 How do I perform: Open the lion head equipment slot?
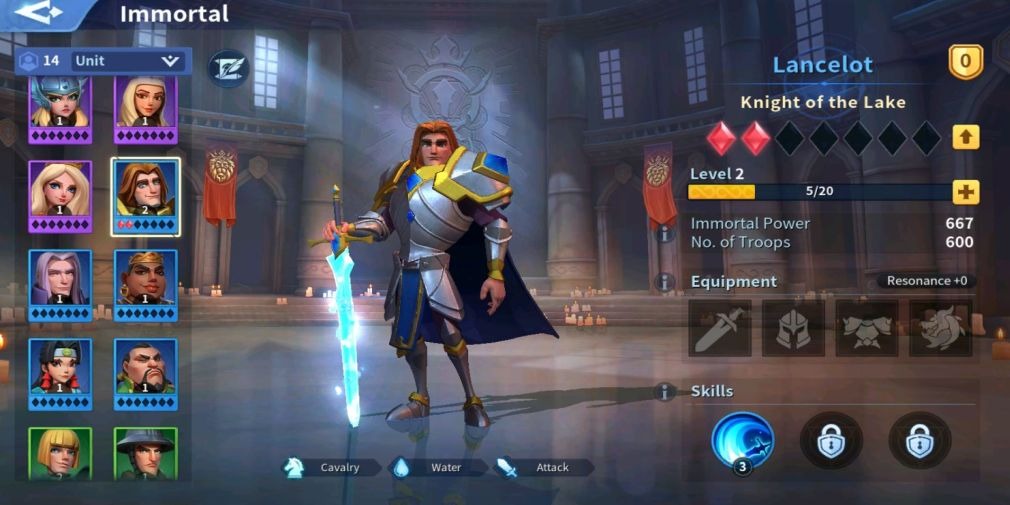(941, 328)
